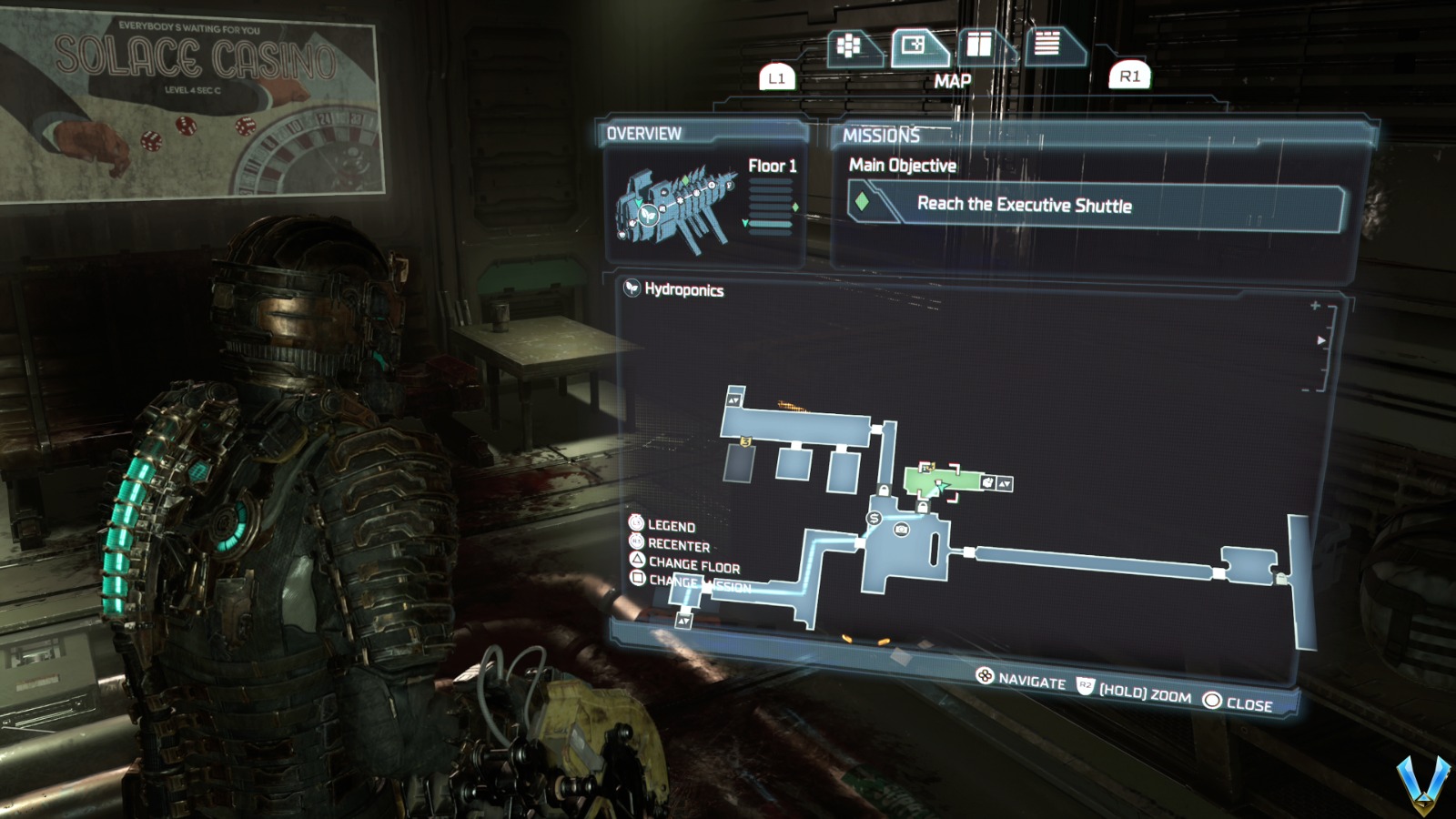Screen dimensions: 1456x819
Task: Click the up/down arrows beside the green room
Action: coord(1005,482)
